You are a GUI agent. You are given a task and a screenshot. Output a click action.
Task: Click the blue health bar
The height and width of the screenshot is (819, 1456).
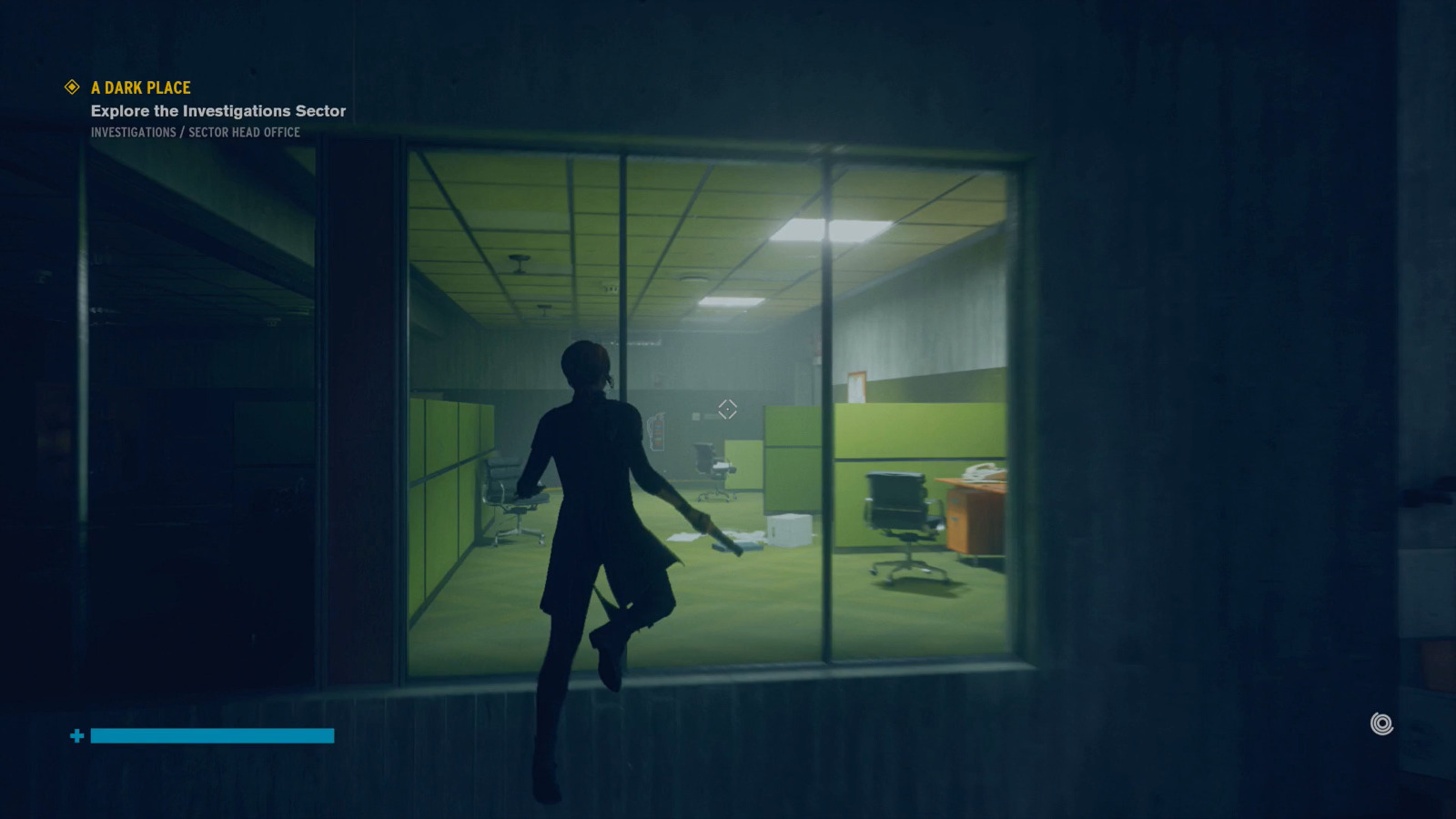tap(211, 735)
